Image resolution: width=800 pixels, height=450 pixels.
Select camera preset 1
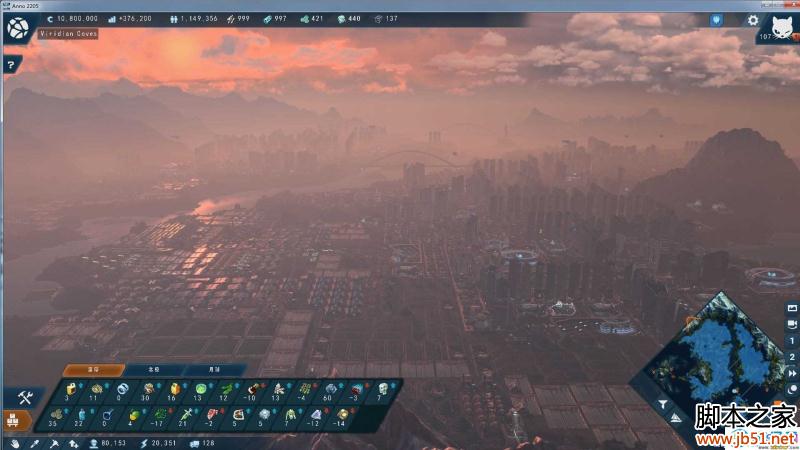coord(791,341)
